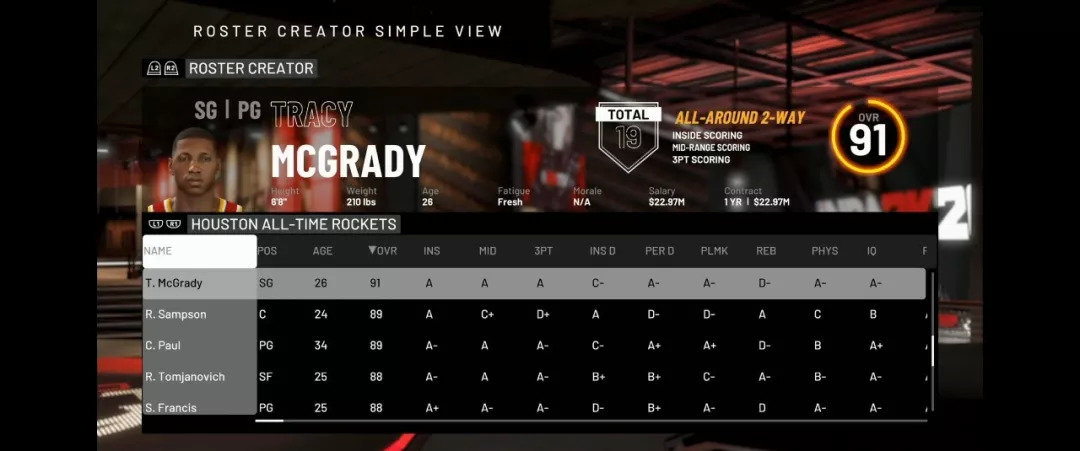Open the Houston All-Time Rockets team selector

coord(293,224)
